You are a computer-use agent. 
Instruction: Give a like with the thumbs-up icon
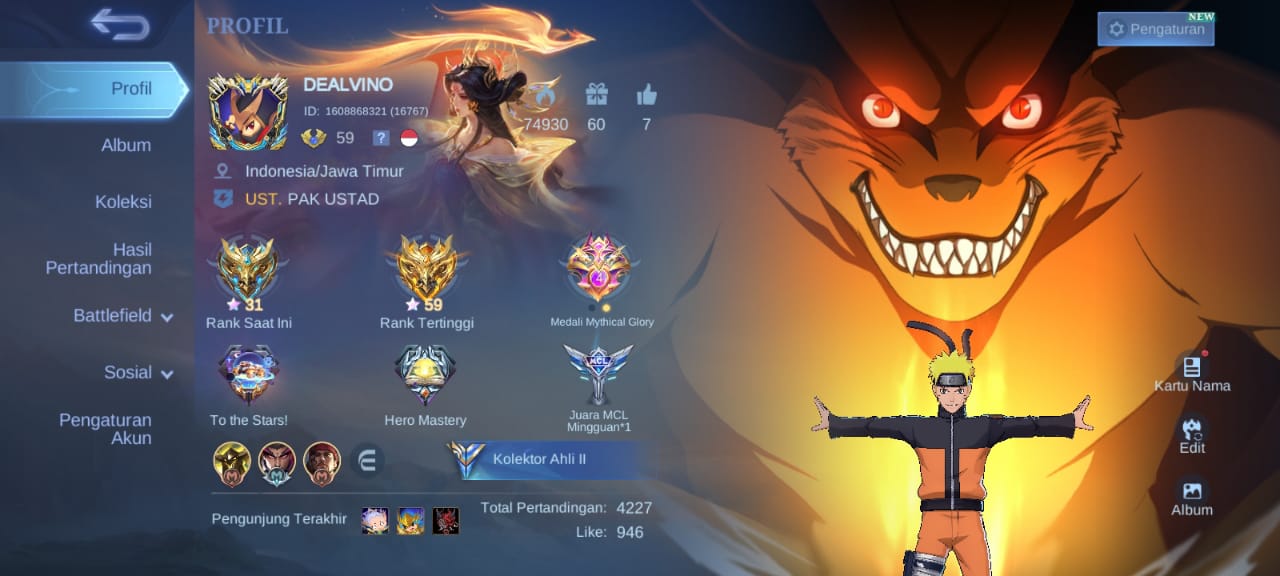(646, 96)
